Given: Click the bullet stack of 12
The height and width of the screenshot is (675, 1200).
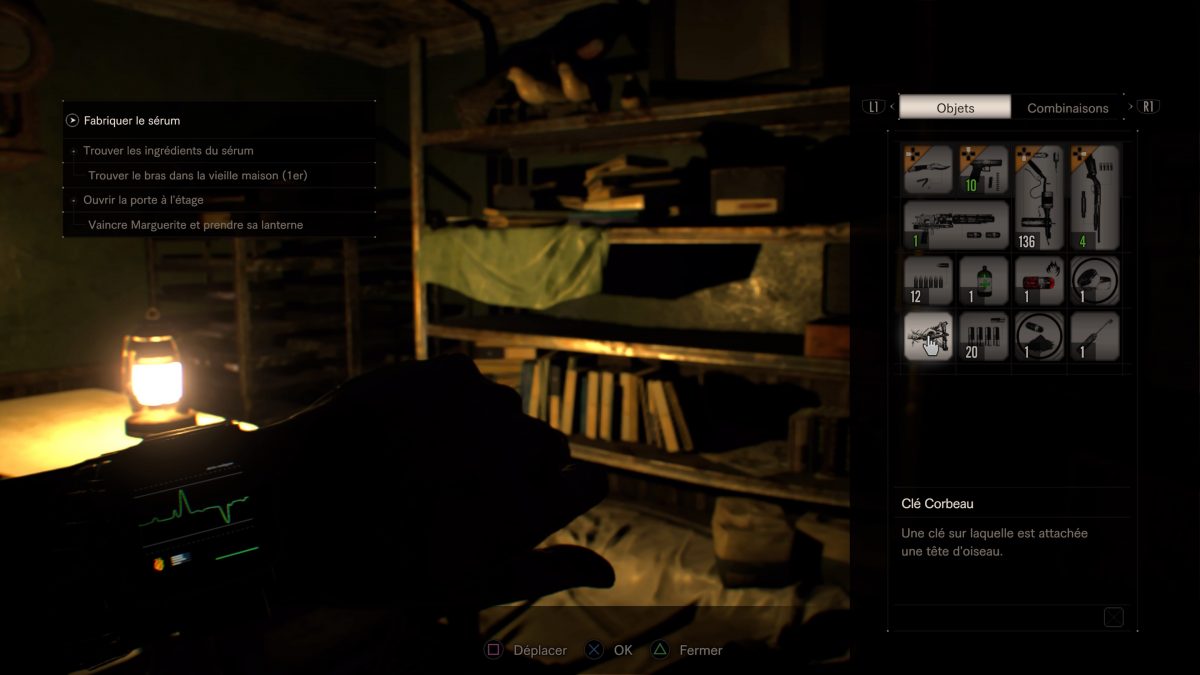Looking at the screenshot, I should coord(928,281).
